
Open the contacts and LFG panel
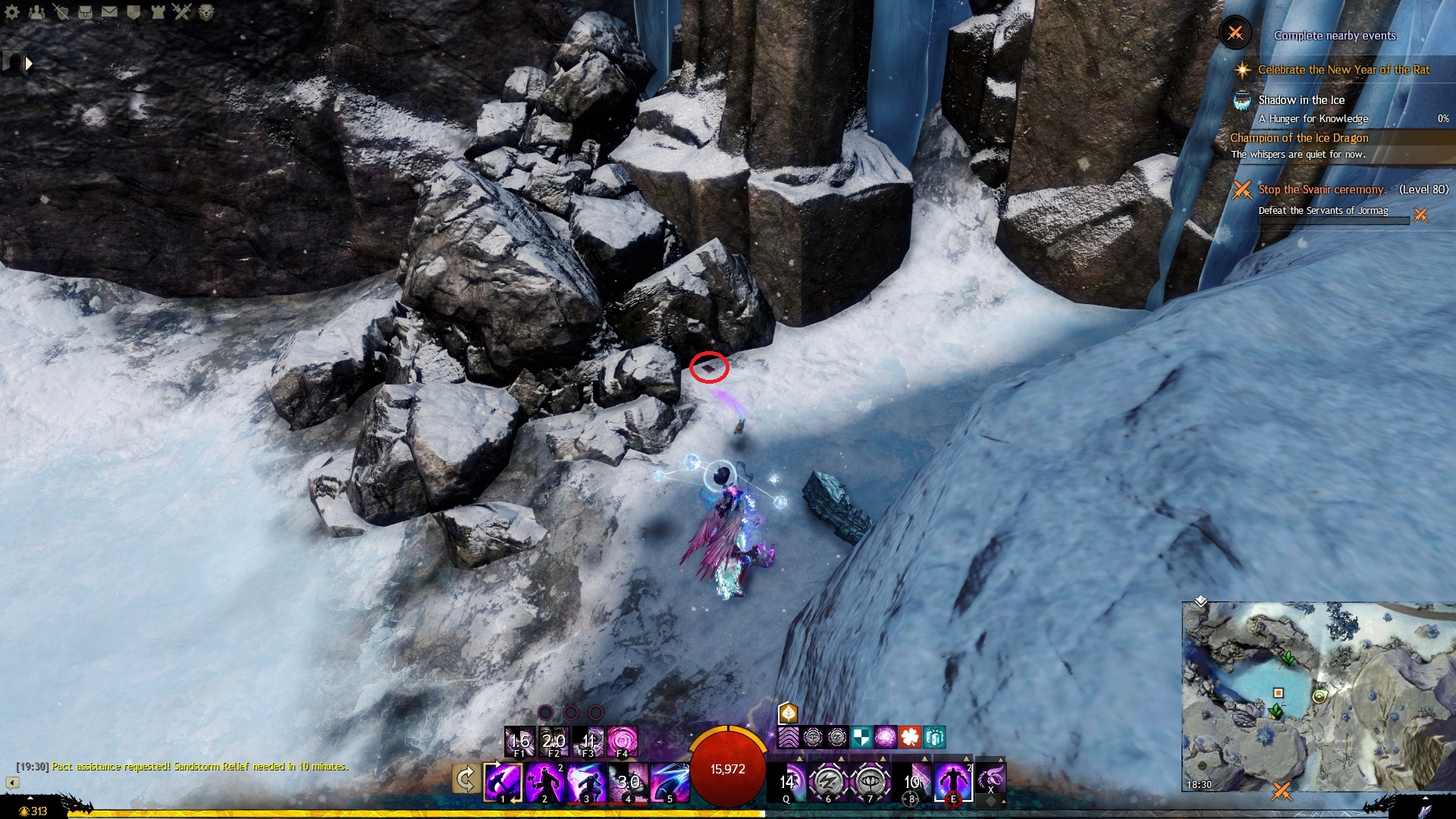[36, 12]
